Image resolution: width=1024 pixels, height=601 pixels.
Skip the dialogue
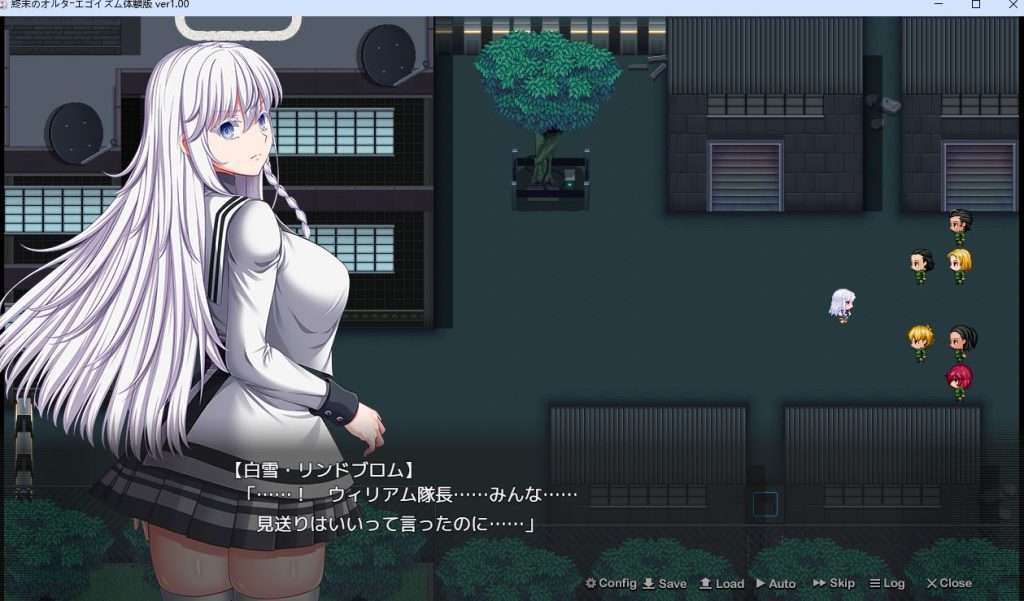[834, 583]
